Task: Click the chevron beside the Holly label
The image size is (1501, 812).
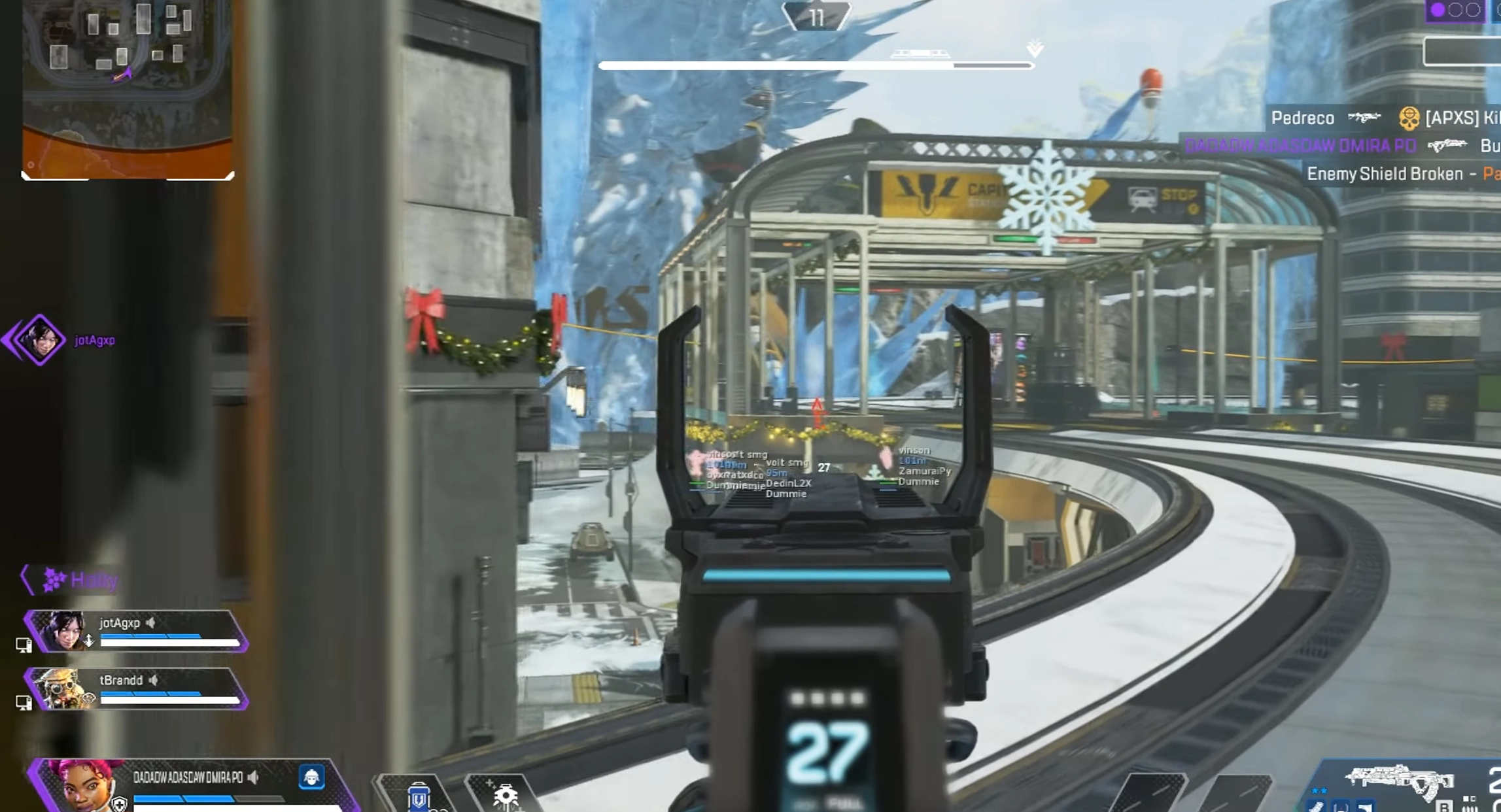Action: click(26, 579)
